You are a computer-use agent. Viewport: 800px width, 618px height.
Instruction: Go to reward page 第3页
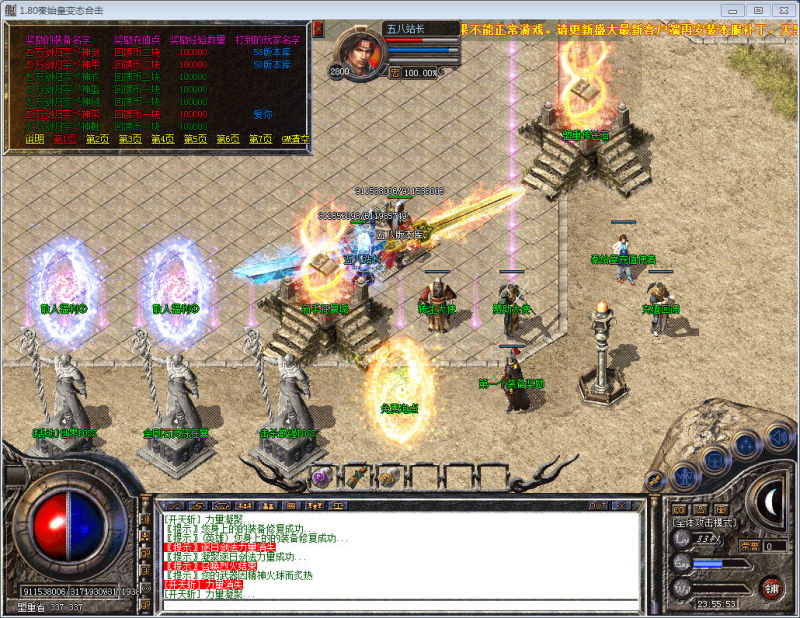pyautogui.click(x=130, y=139)
